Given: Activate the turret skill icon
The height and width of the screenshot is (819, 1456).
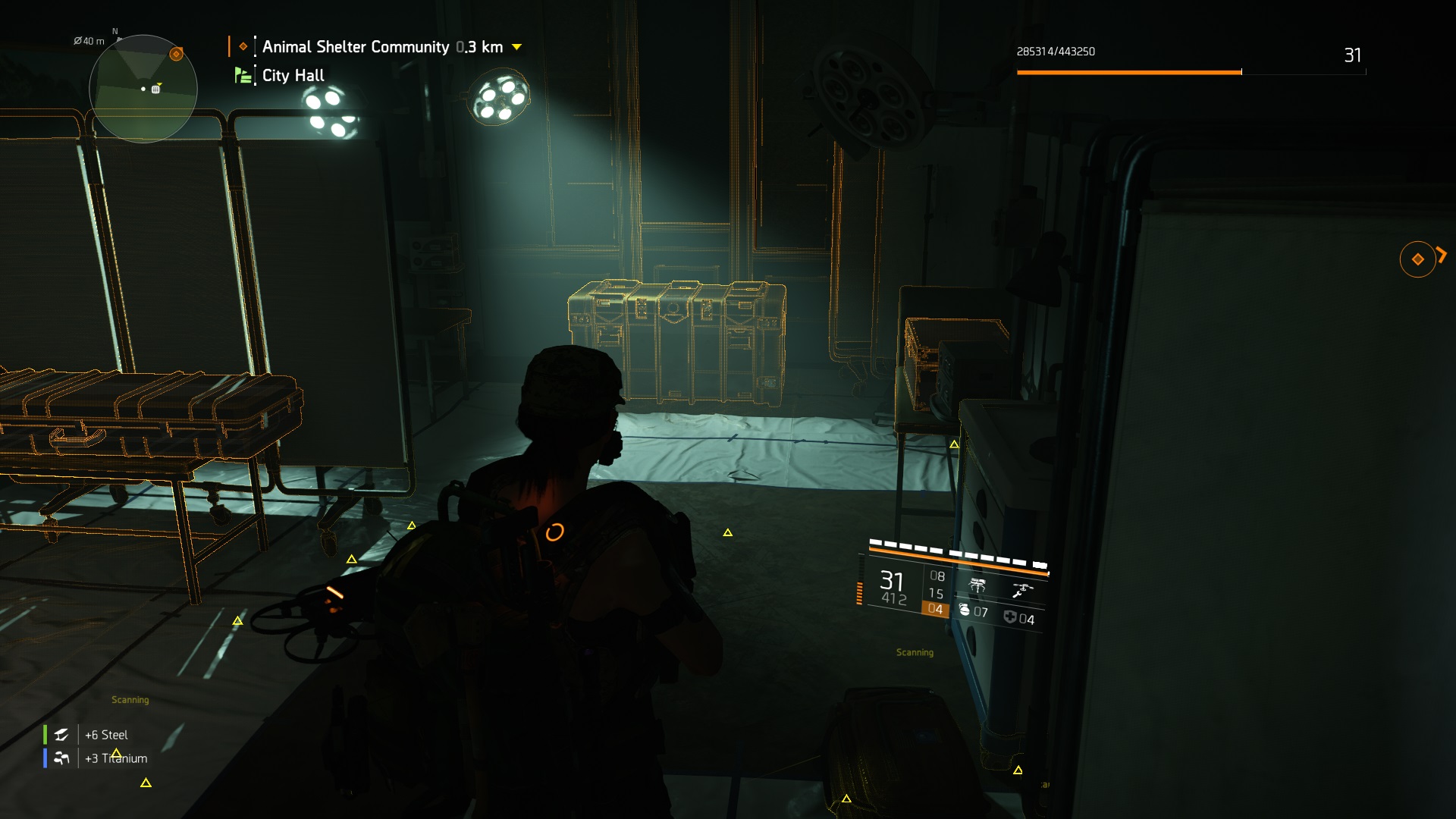Looking at the screenshot, I should tap(977, 585).
